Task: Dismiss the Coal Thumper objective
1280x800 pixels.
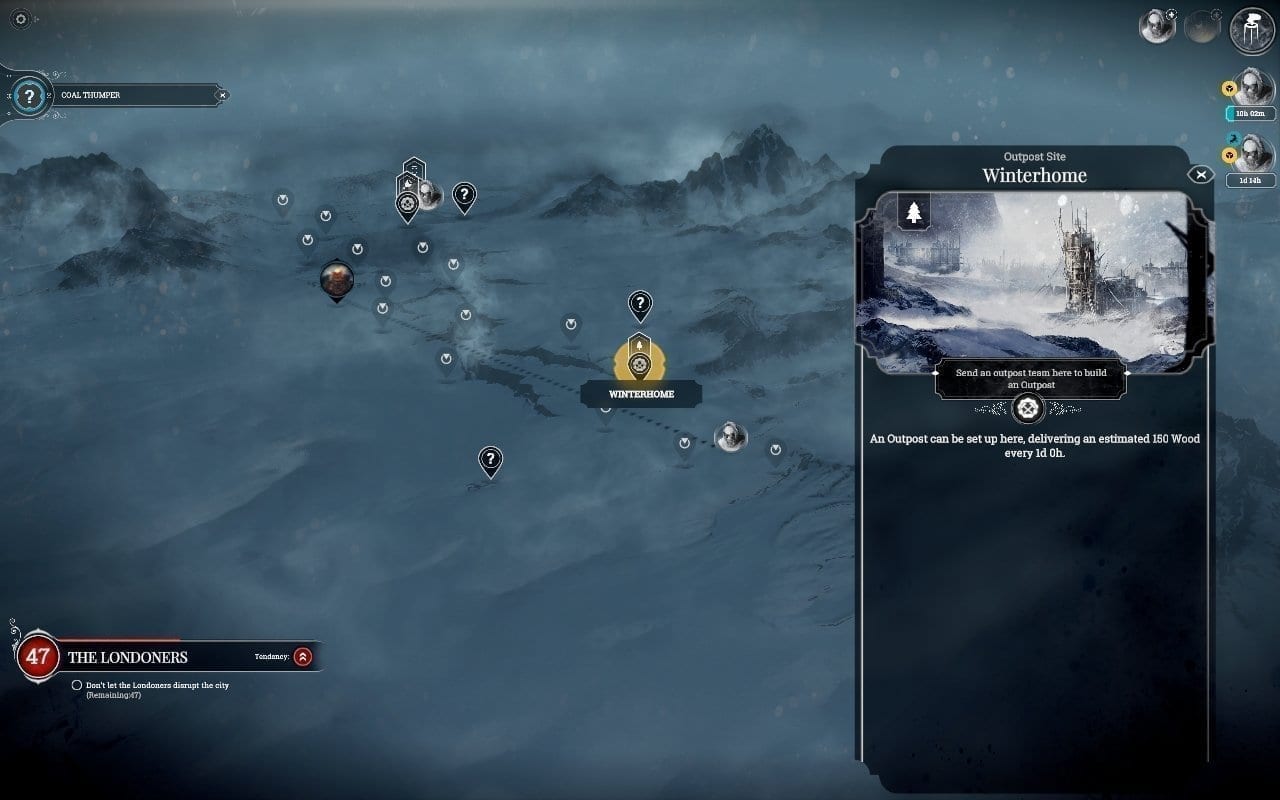Action: [x=222, y=96]
